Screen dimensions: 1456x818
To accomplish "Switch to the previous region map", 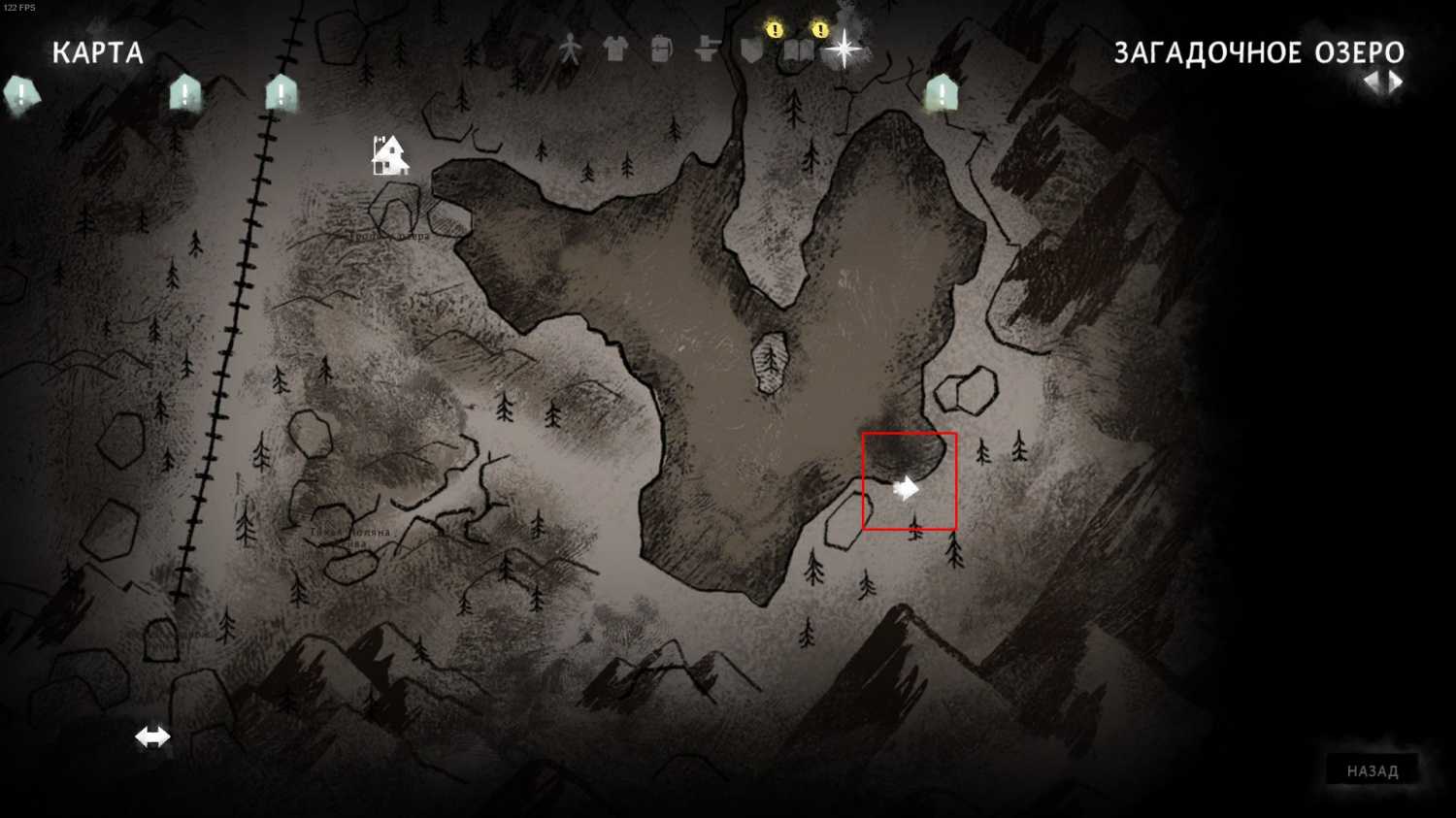I will (x=1372, y=82).
